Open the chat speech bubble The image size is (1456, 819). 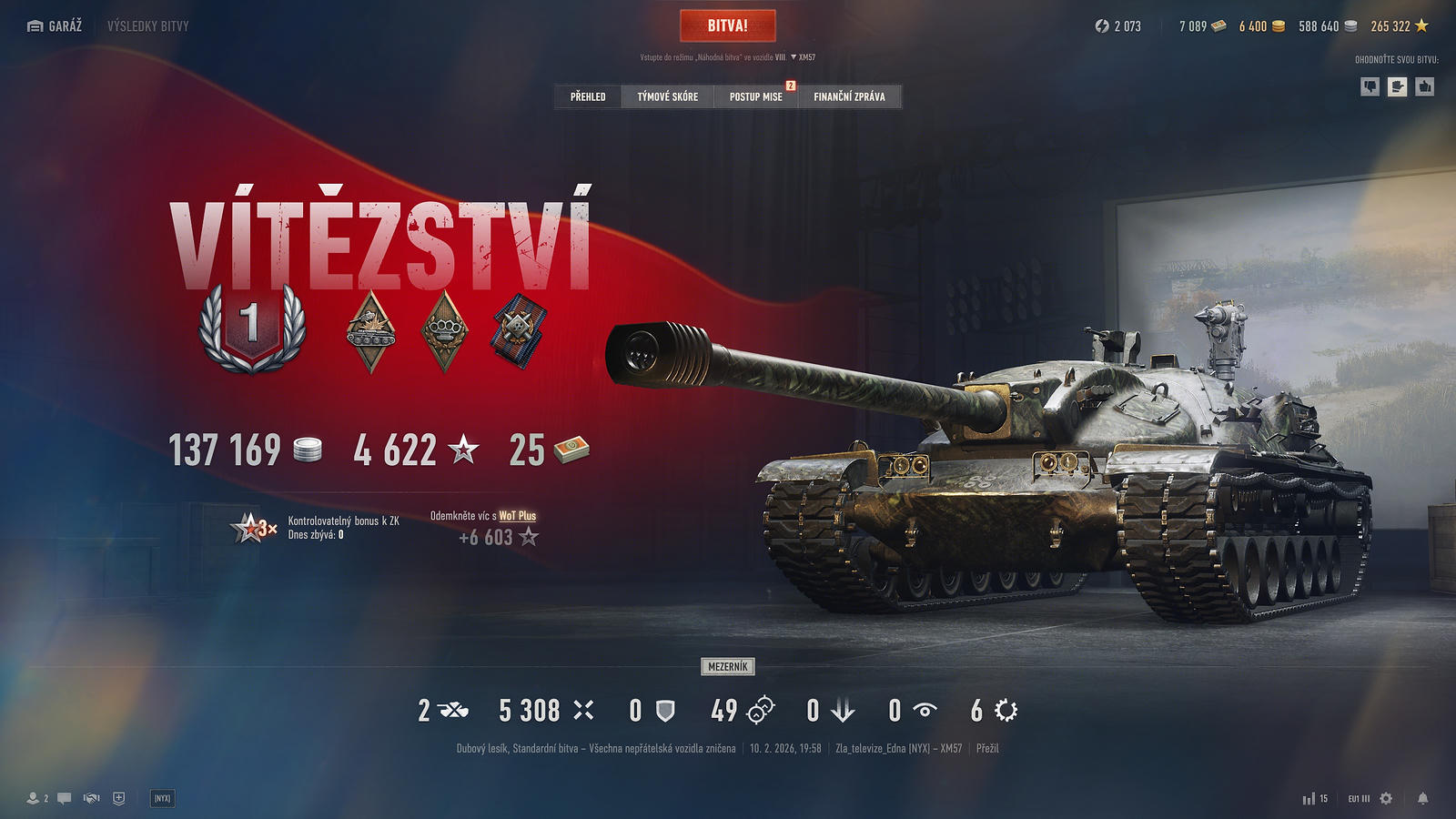[x=64, y=798]
